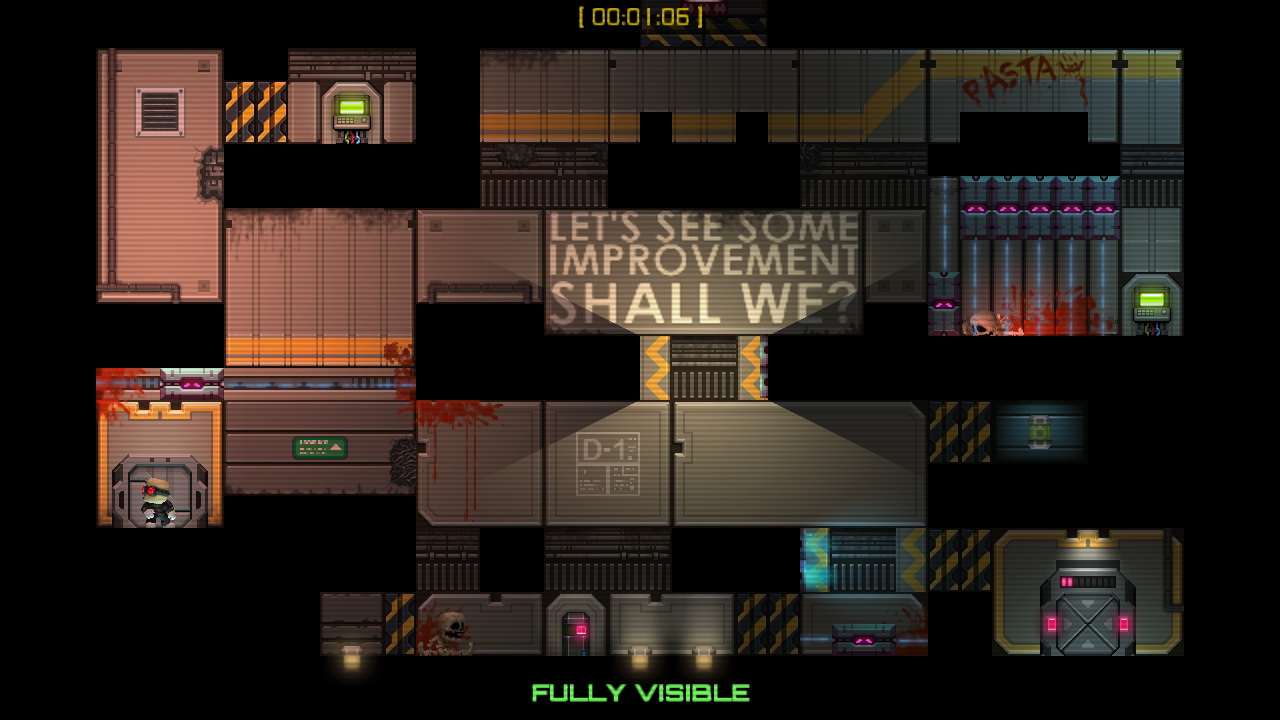Toggle the pink indicator light below the door gauge
The image size is (1280, 720).
1124,622
